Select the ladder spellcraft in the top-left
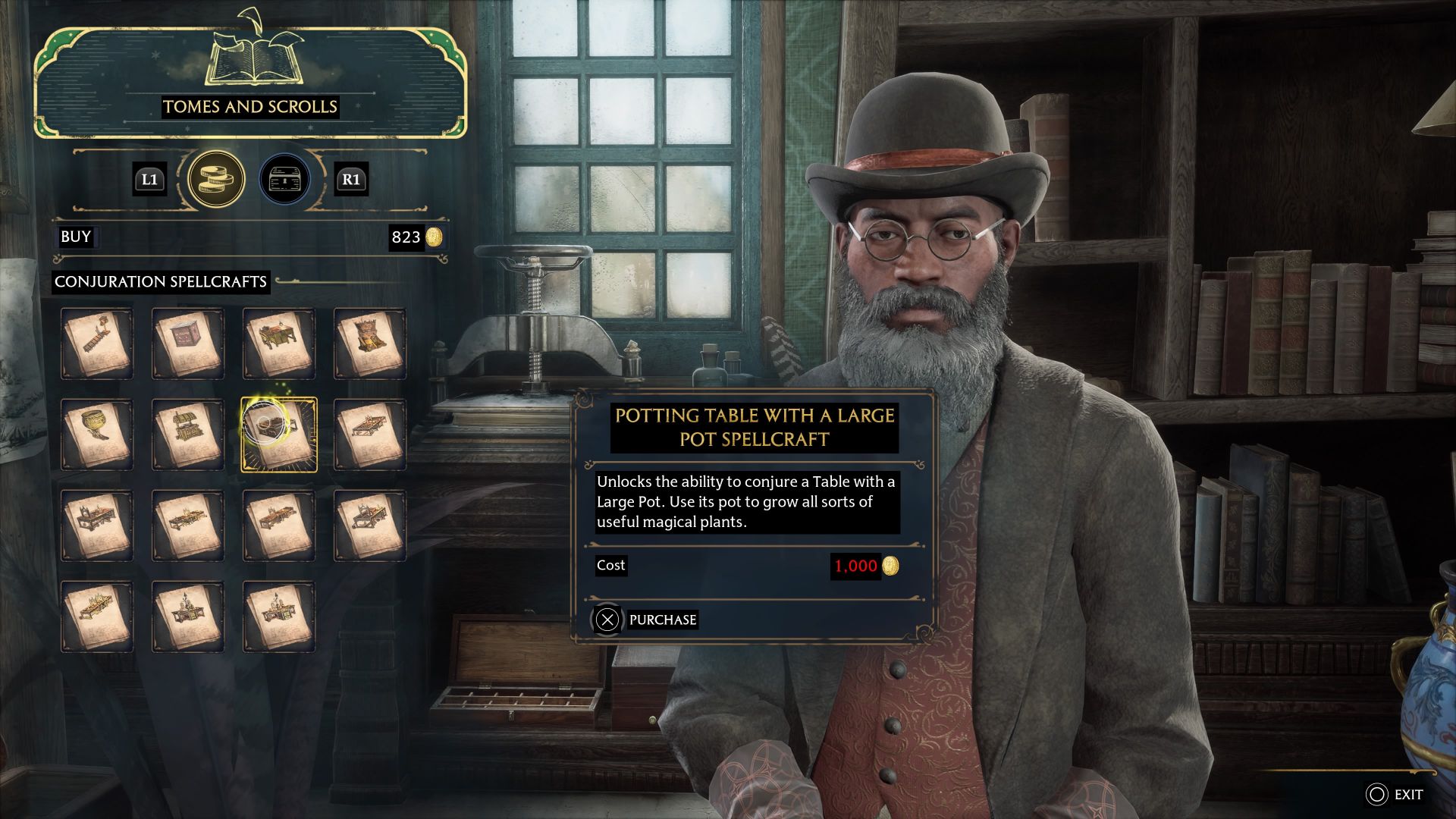The width and height of the screenshot is (1456, 819). 99,343
